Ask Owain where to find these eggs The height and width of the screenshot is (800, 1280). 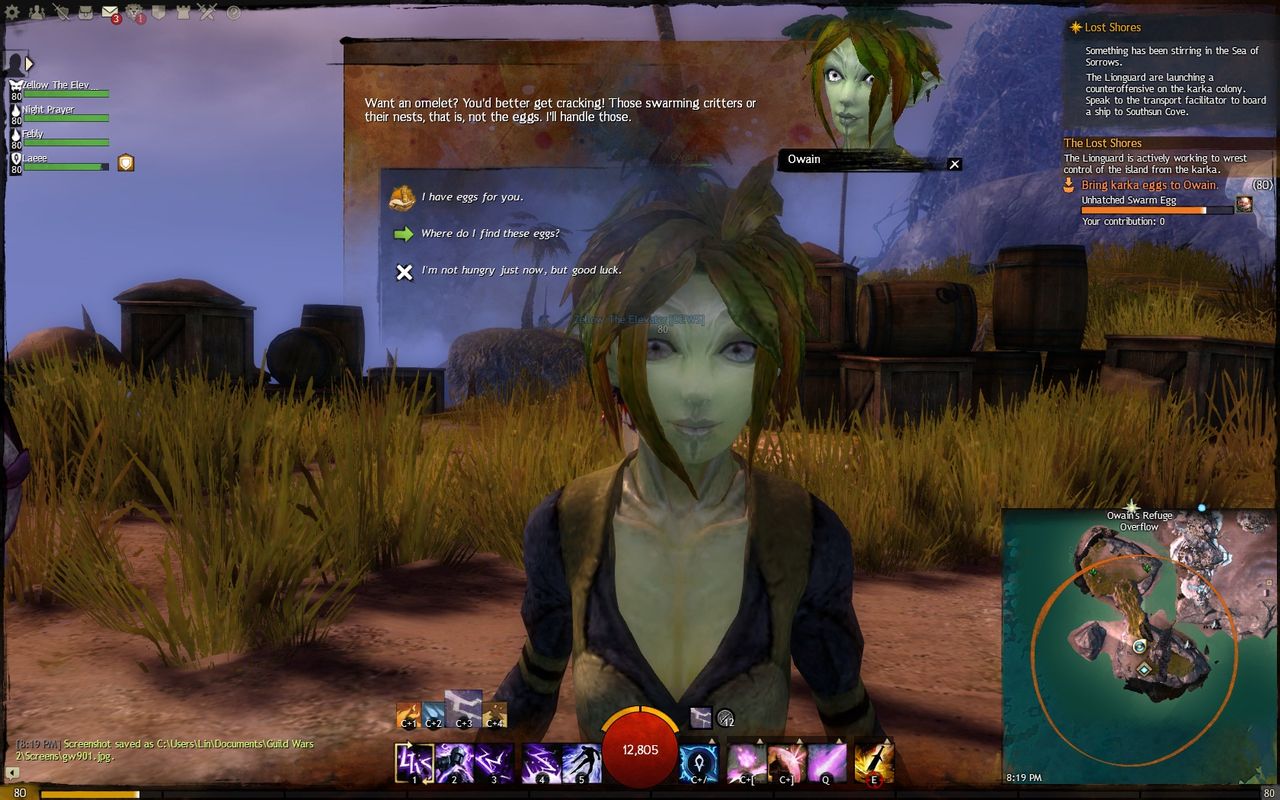tap(489, 234)
